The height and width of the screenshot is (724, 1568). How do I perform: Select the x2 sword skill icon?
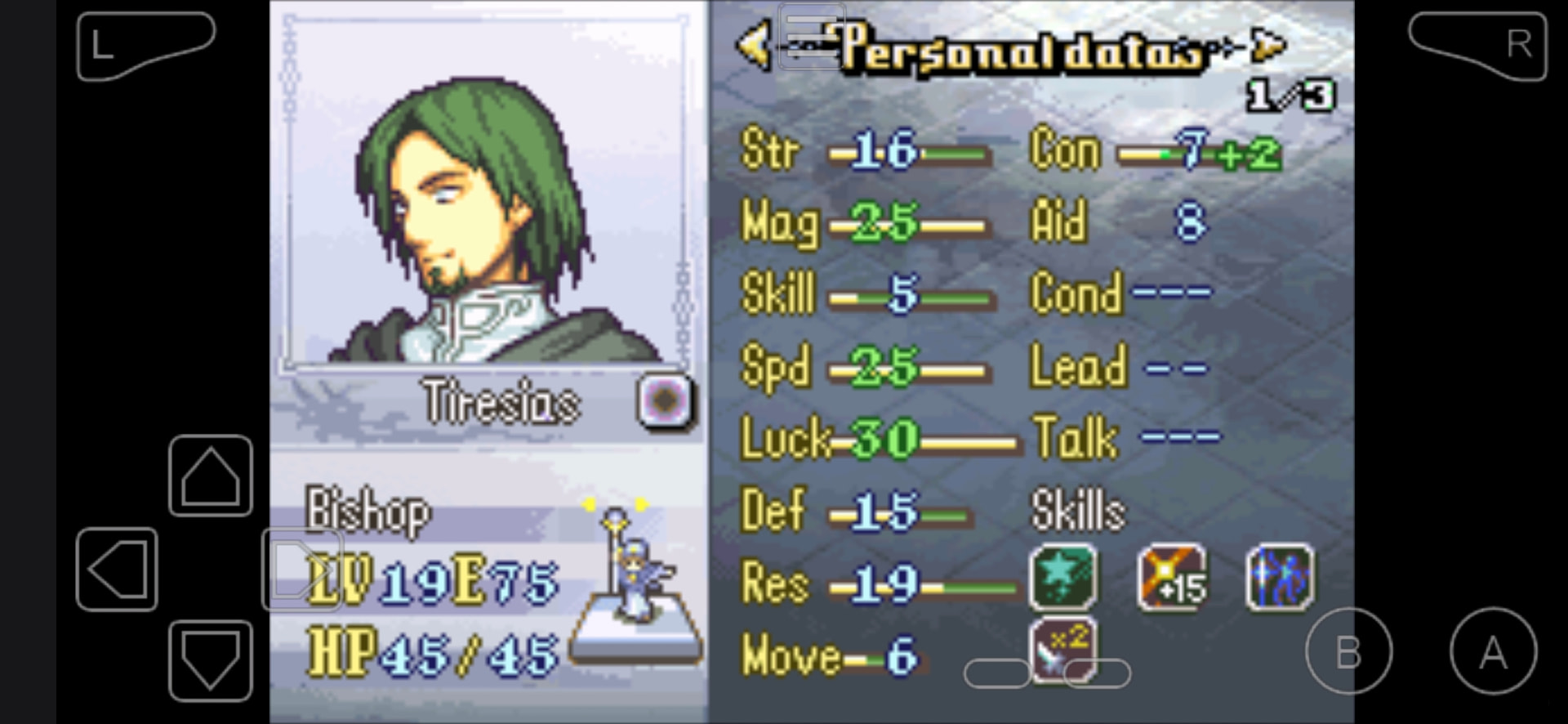click(1062, 648)
